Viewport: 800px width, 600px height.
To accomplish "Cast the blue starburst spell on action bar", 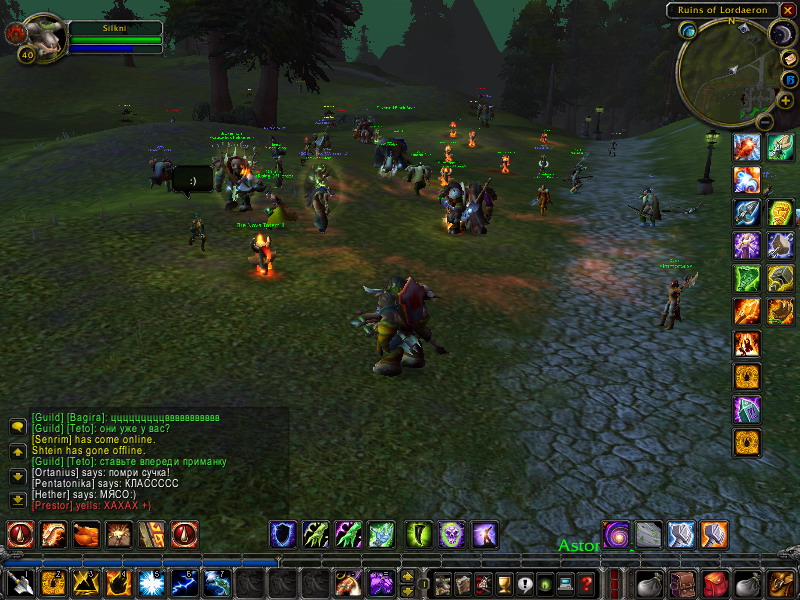I will pyautogui.click(x=152, y=582).
